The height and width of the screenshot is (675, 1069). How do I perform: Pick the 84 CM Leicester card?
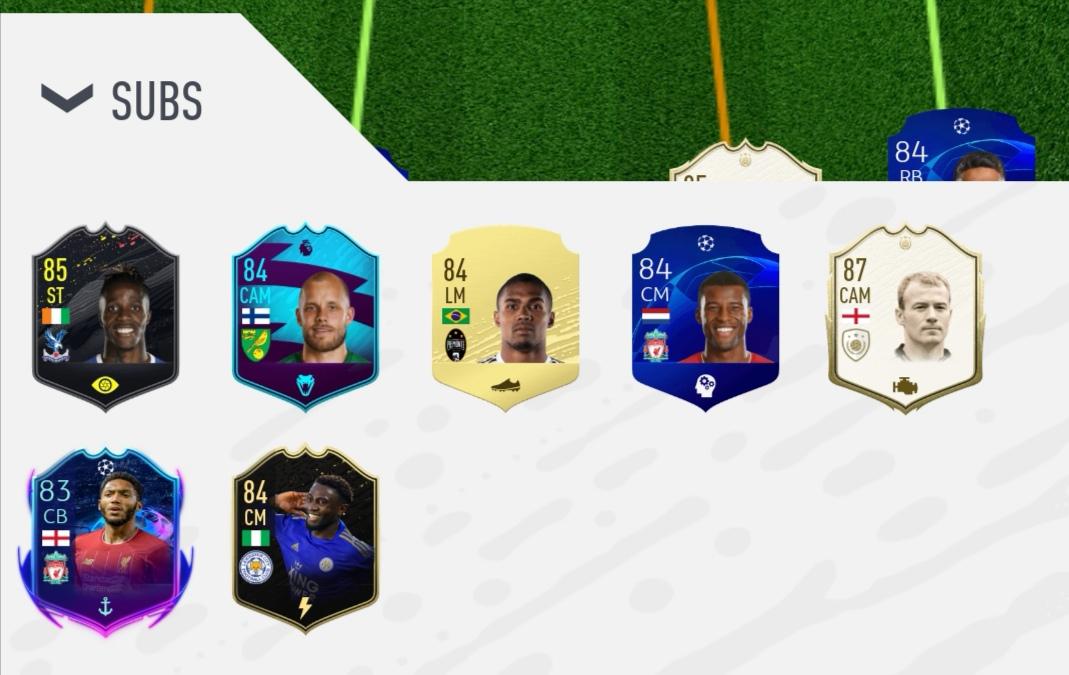[x=305, y=540]
